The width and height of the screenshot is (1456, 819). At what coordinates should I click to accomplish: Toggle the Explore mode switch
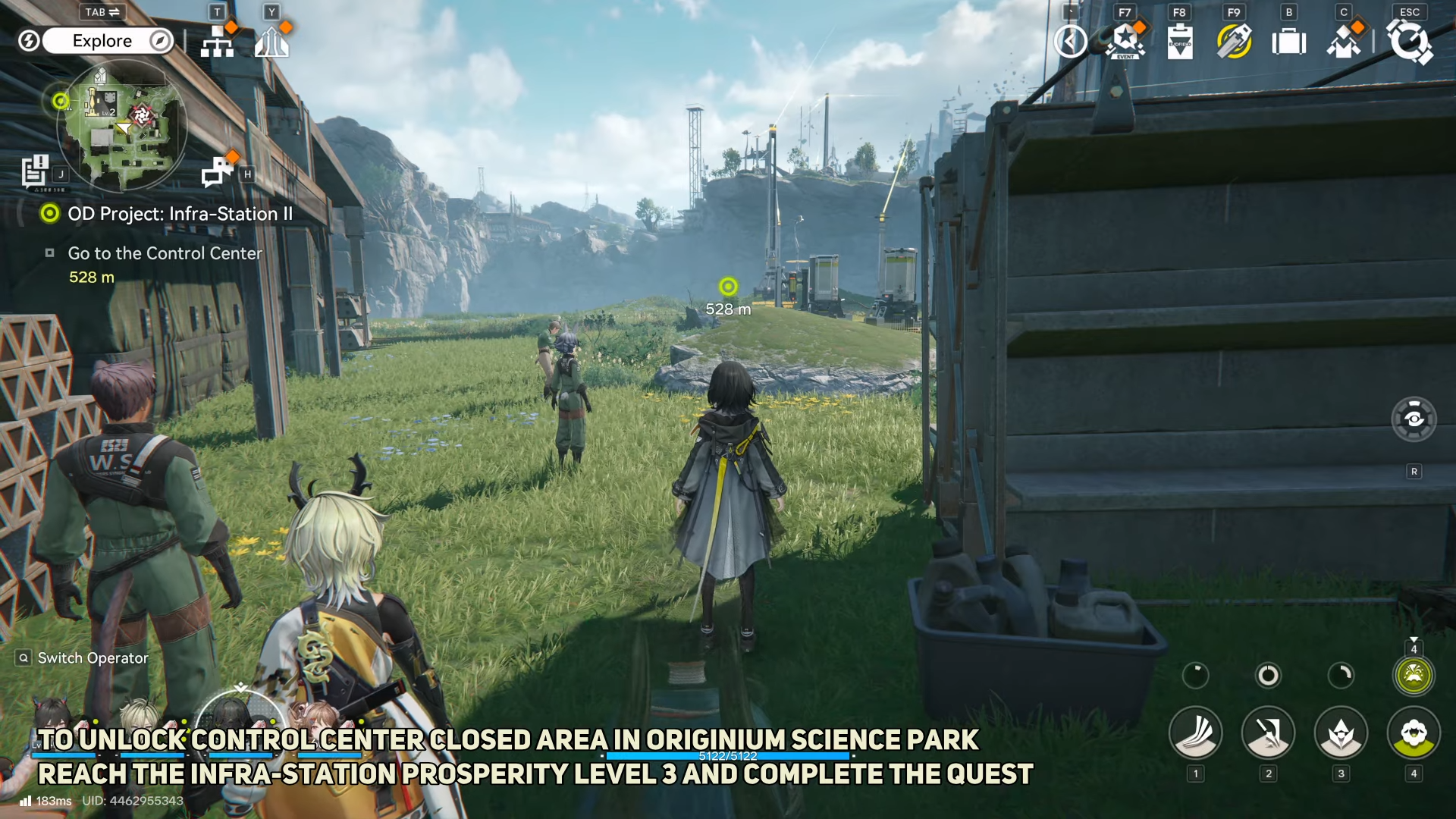(x=107, y=41)
